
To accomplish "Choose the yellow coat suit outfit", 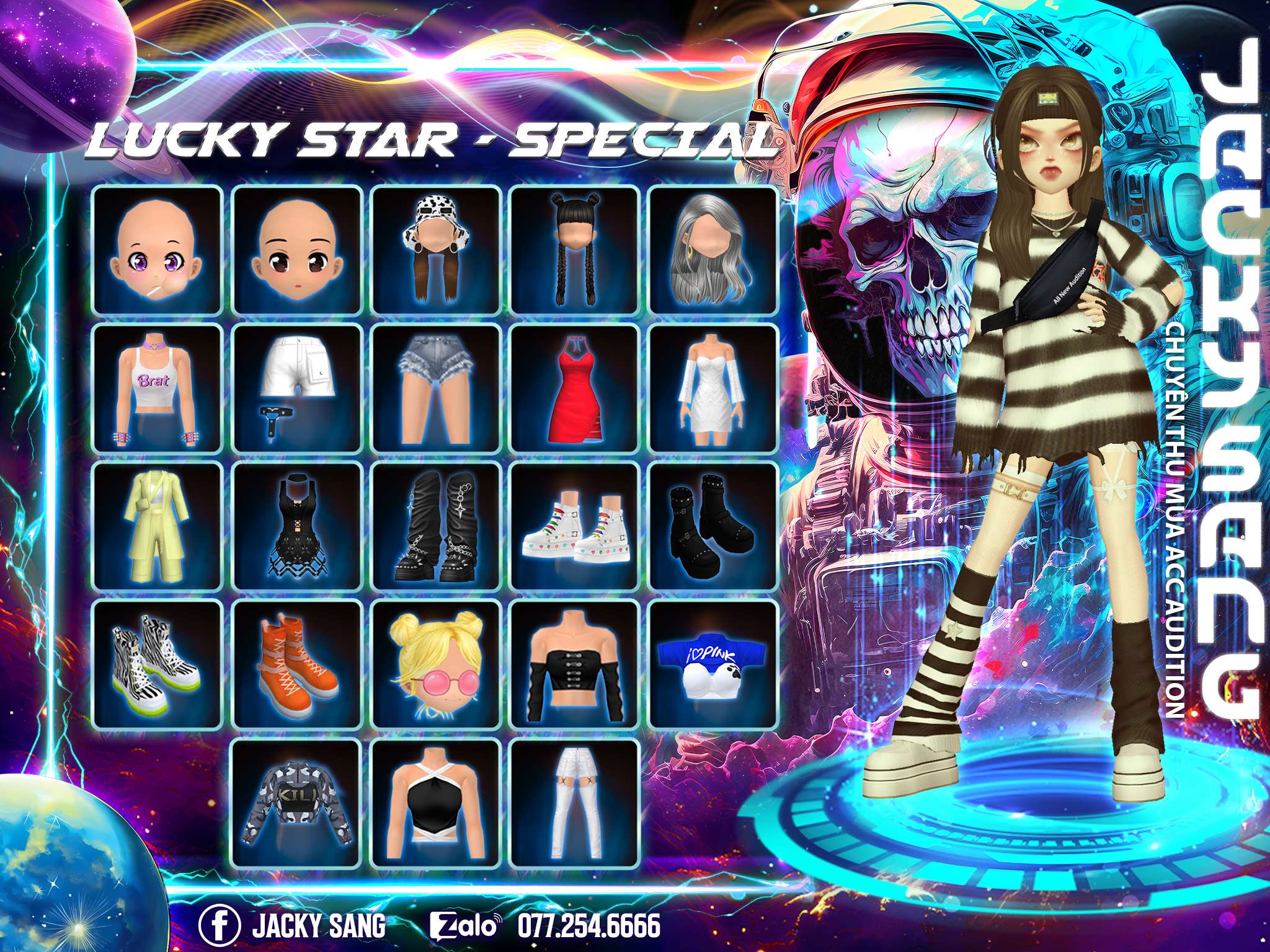I will coord(157,526).
